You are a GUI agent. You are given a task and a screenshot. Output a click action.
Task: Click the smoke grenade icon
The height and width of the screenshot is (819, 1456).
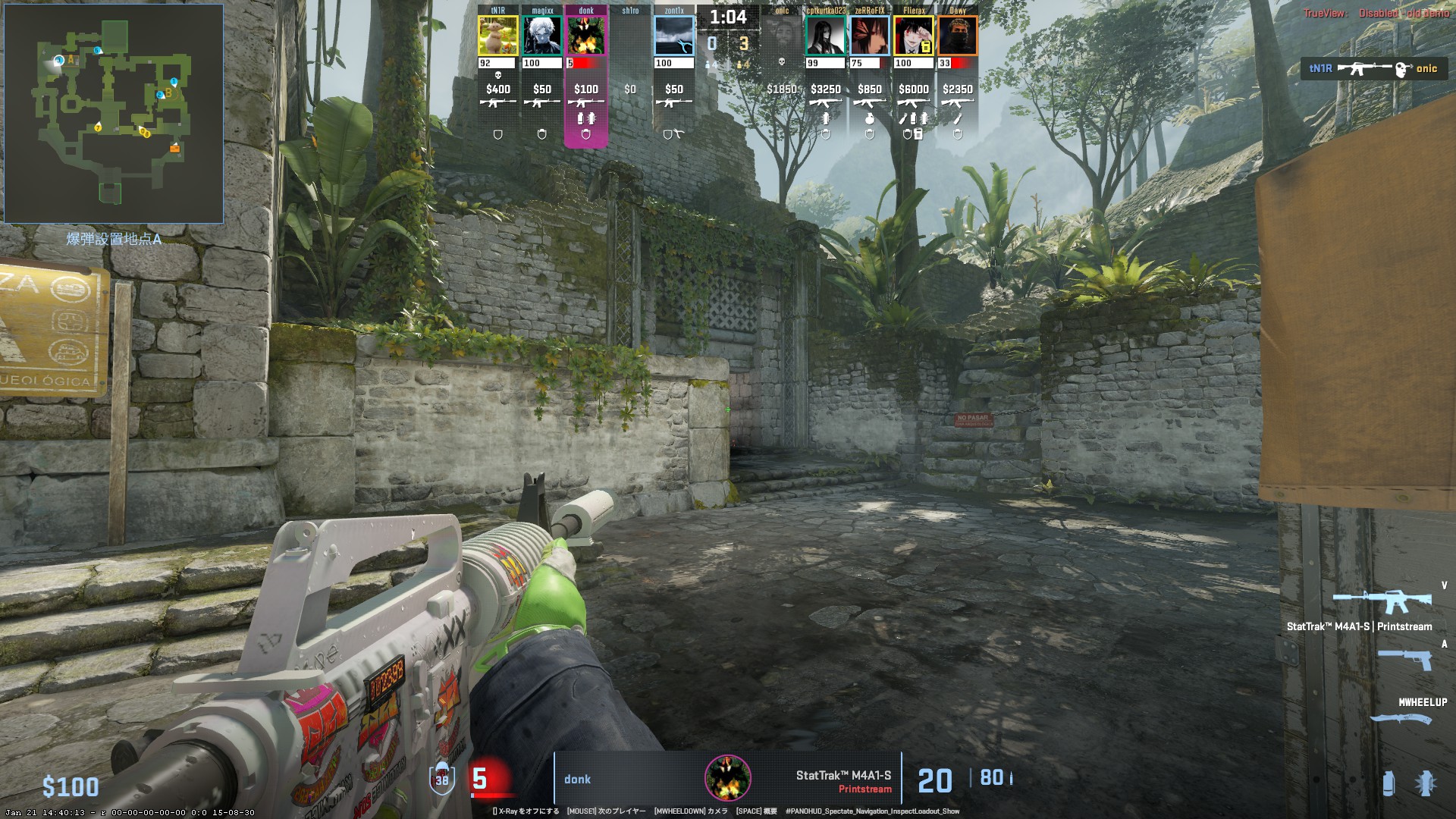tap(1389, 783)
